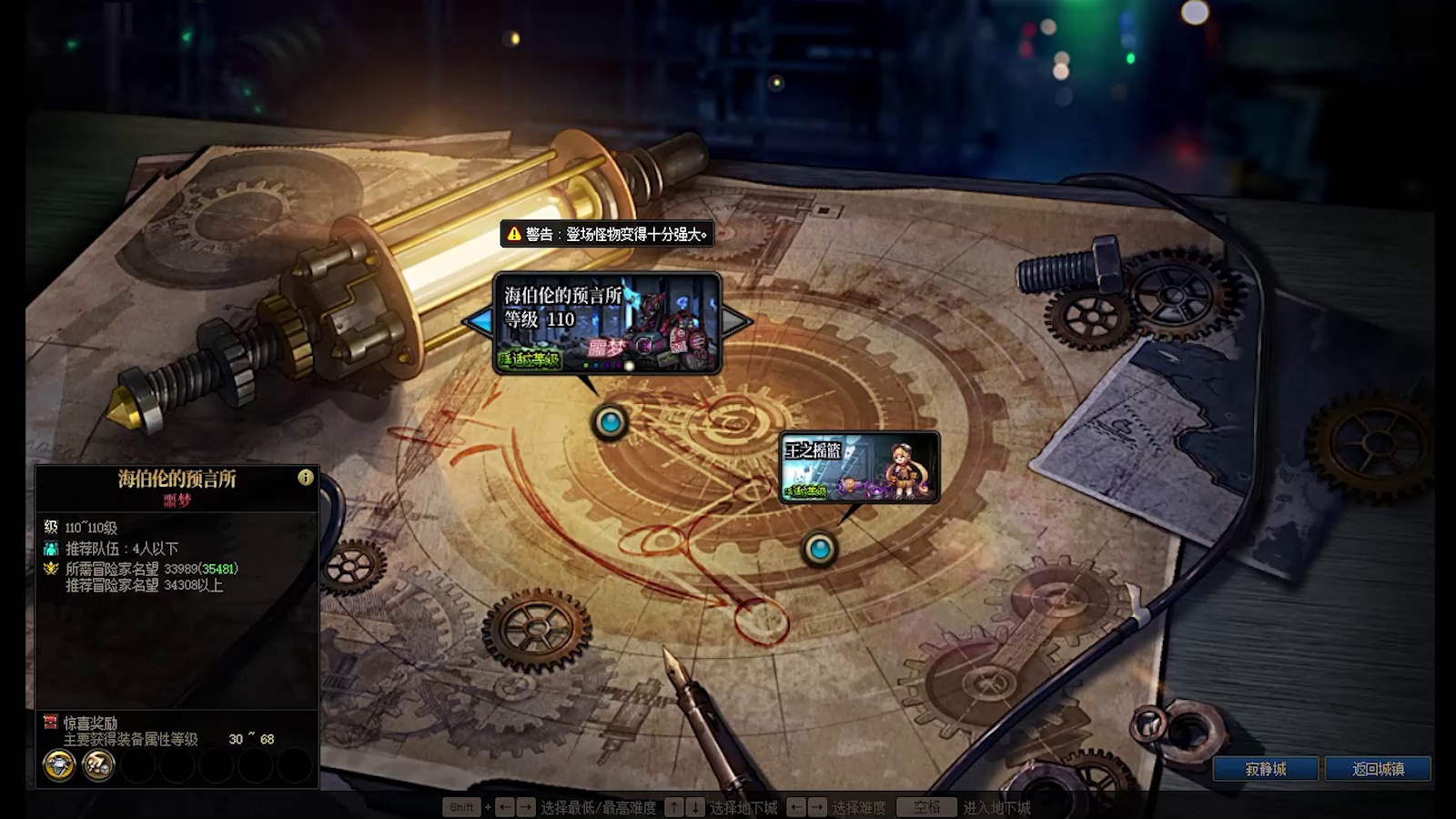The width and height of the screenshot is (1456, 819).
Task: Open the info icon on dungeon panel
Action: pyautogui.click(x=306, y=477)
